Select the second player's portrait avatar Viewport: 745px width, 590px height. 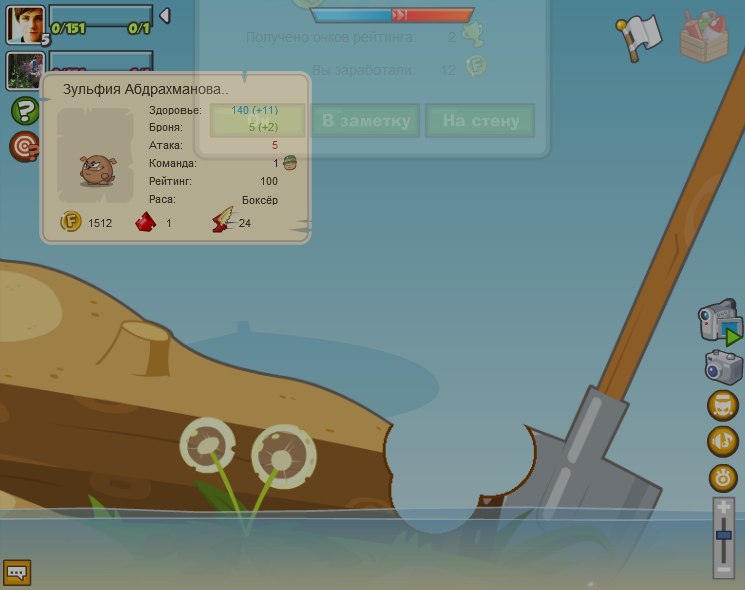click(23, 71)
